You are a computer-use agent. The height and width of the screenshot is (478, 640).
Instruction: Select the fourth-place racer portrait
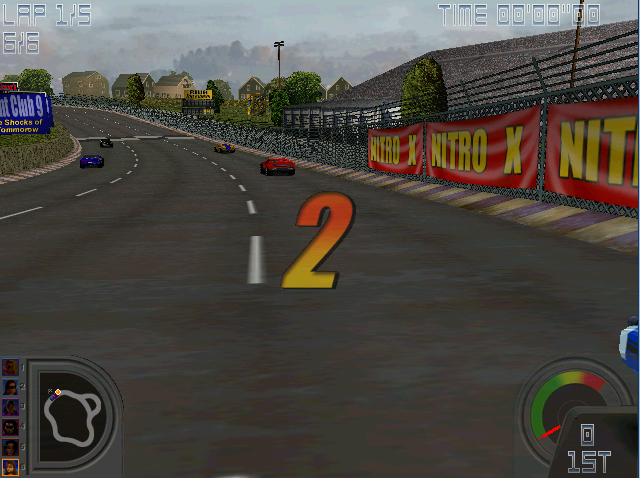[x=11, y=427]
